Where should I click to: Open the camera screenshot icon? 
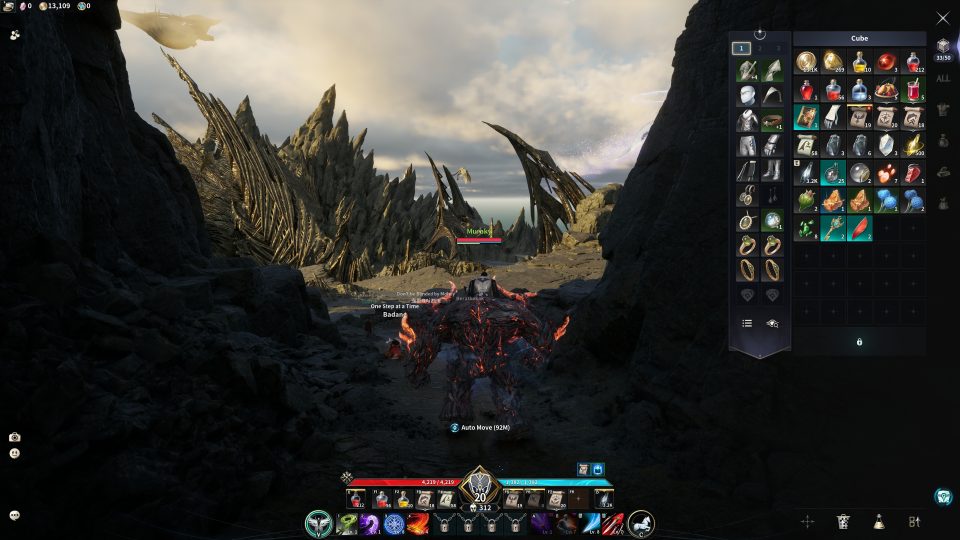15,437
